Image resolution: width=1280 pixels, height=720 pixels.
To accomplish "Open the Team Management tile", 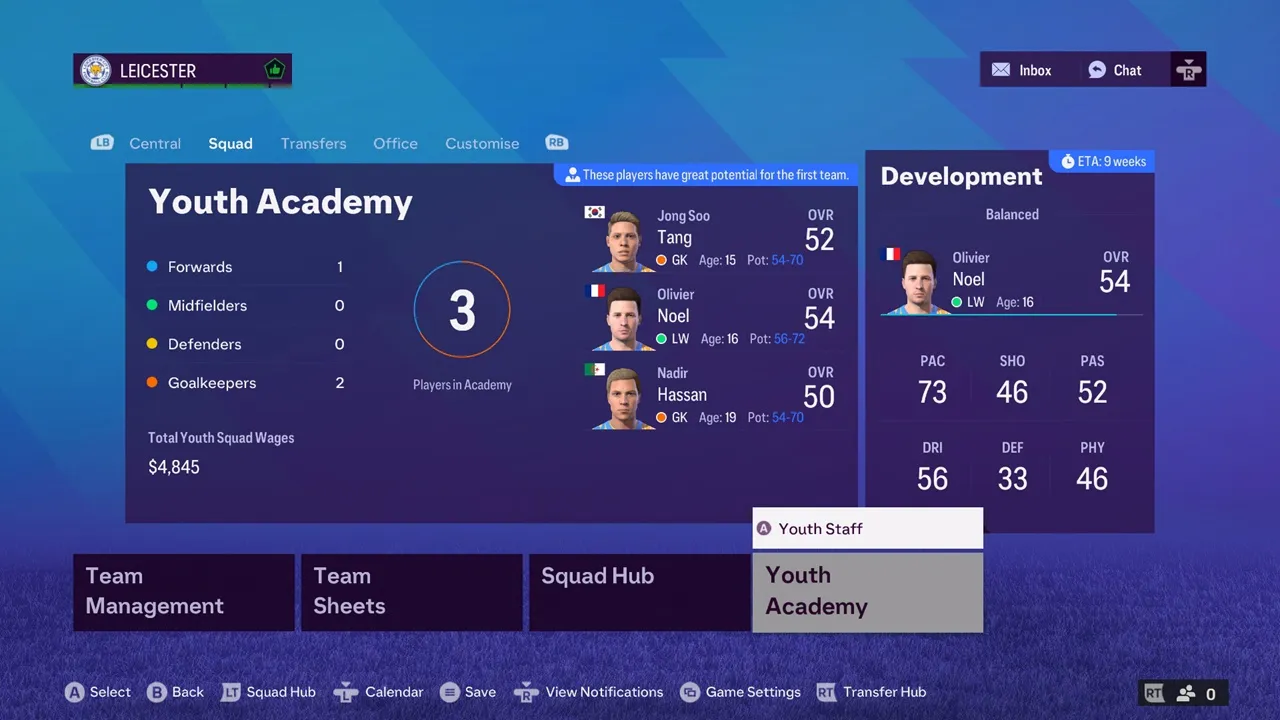I will coord(183,592).
